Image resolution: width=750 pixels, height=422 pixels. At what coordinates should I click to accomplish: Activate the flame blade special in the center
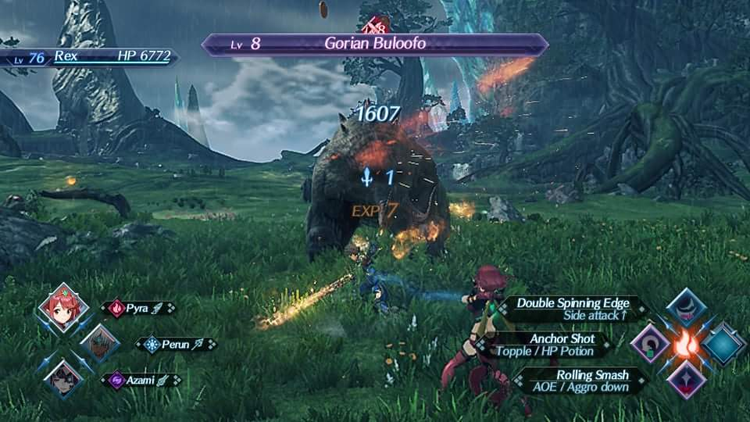click(686, 343)
